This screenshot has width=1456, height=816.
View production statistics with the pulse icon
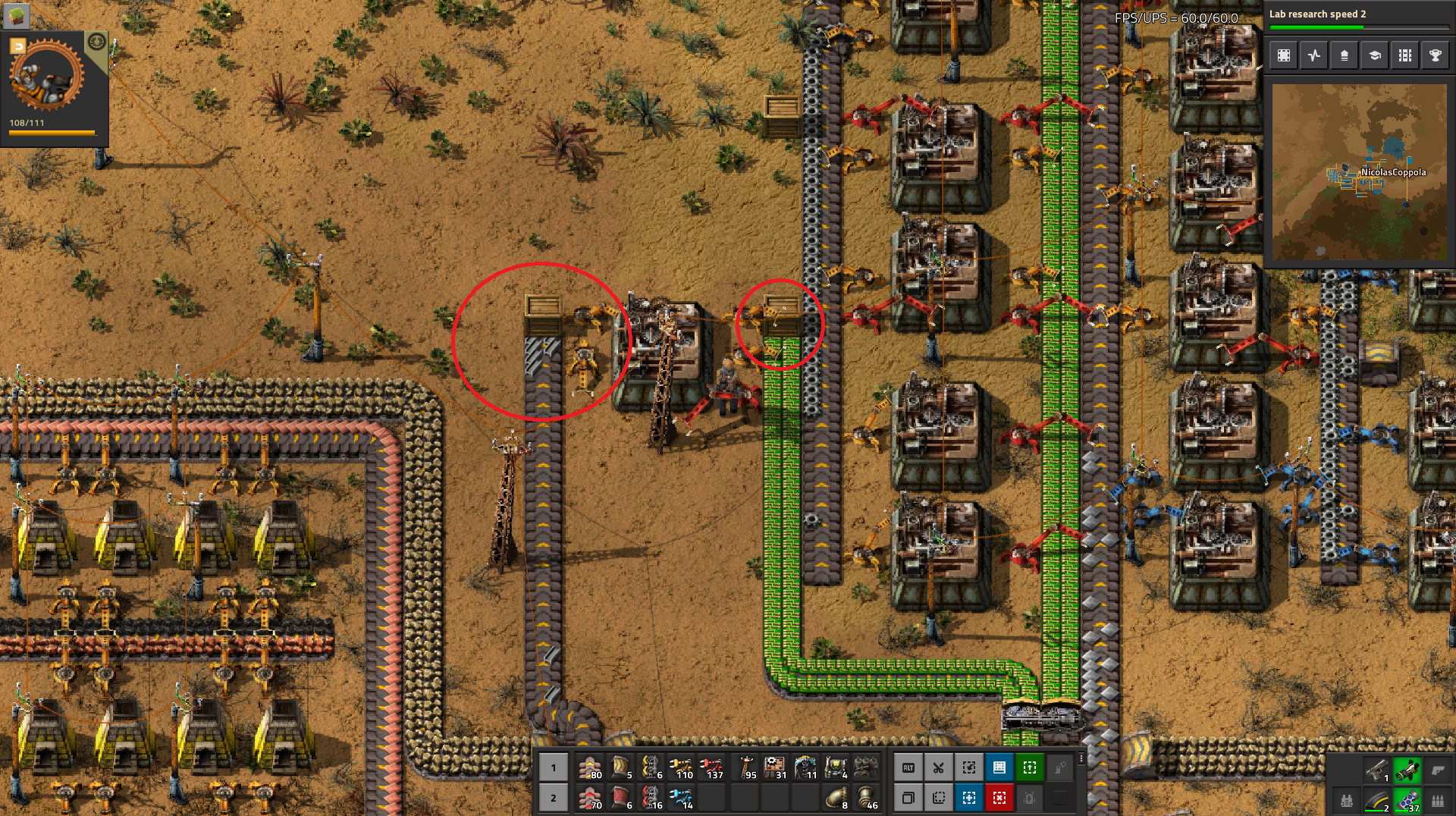1313,55
